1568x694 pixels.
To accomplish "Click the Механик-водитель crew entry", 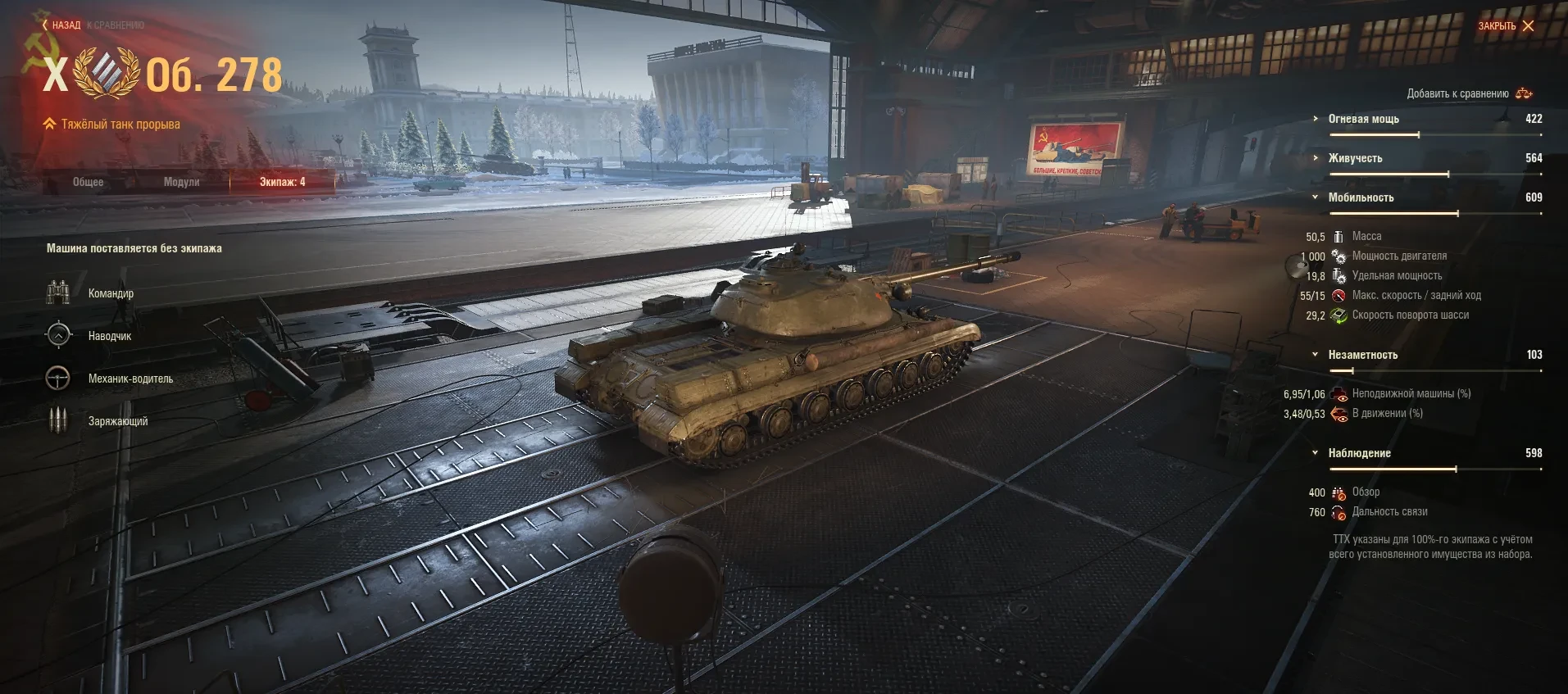I will [x=130, y=379].
